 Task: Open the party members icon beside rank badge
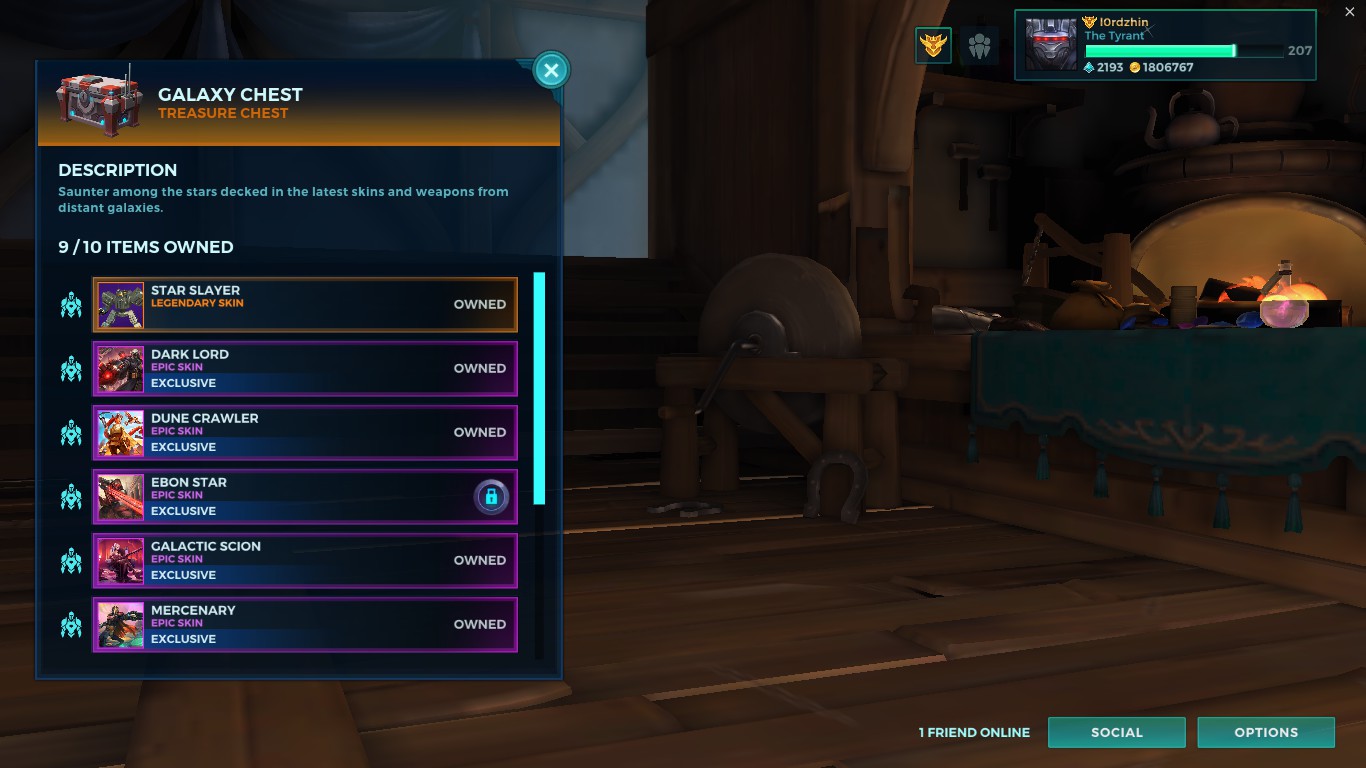[979, 45]
